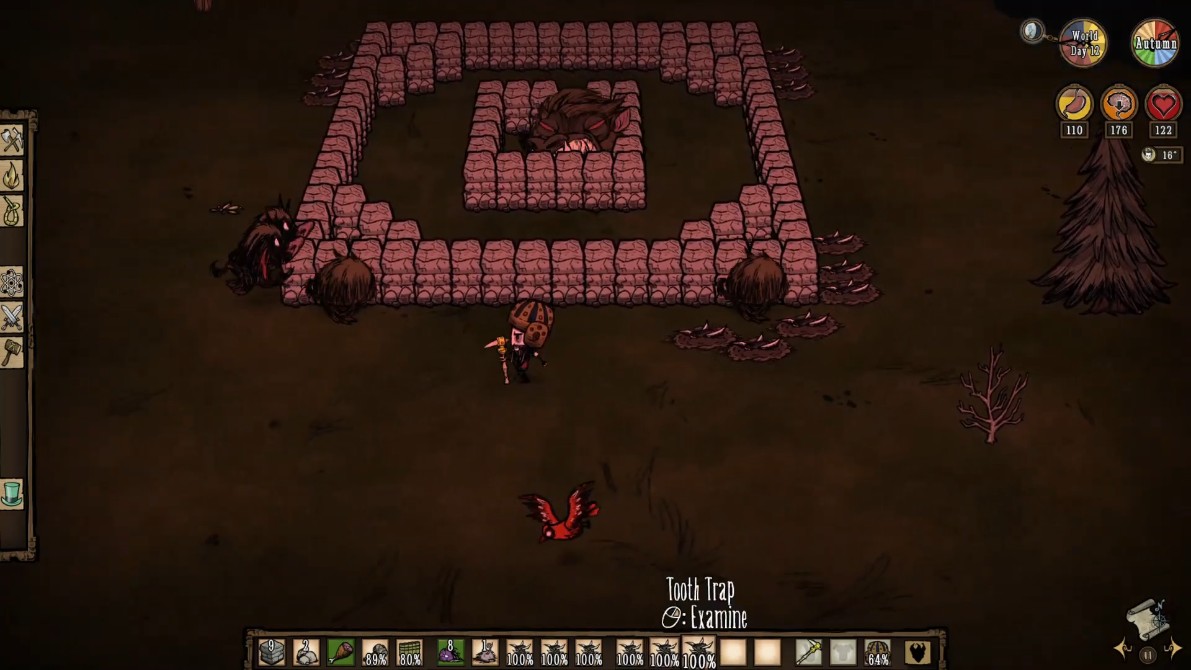Open the Fire crafting tab

[12, 176]
